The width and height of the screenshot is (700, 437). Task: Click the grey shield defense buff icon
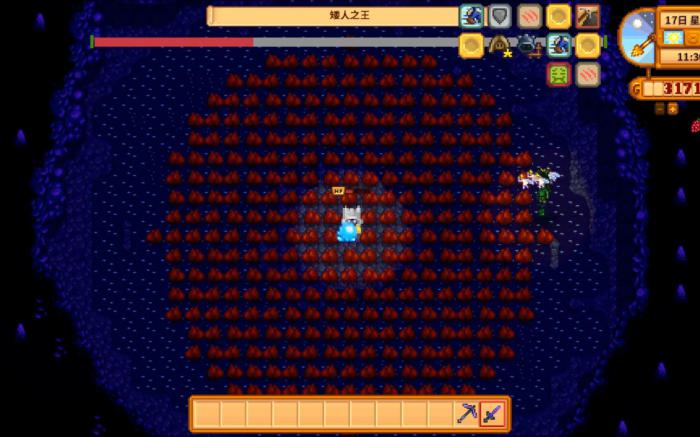[500, 16]
